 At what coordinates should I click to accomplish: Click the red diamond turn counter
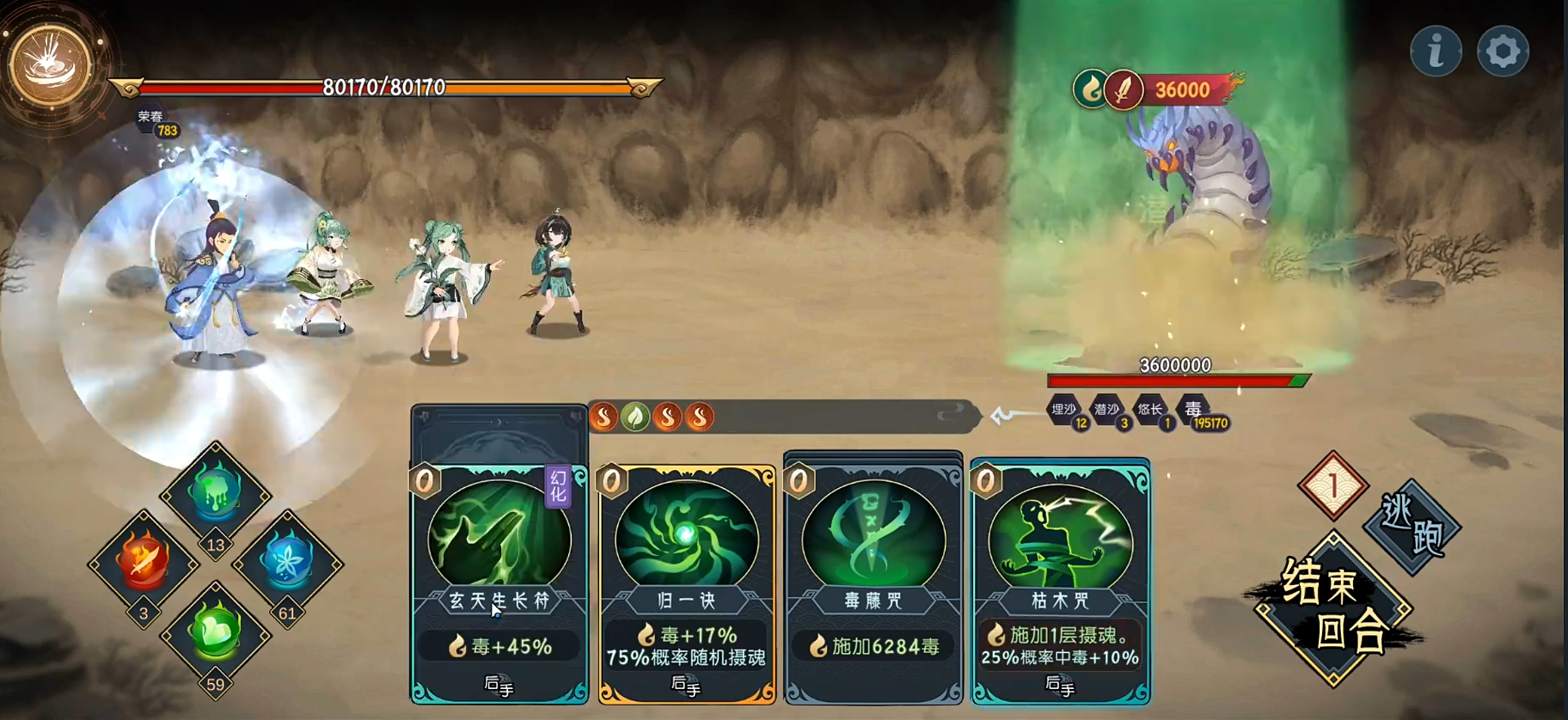click(x=1332, y=485)
